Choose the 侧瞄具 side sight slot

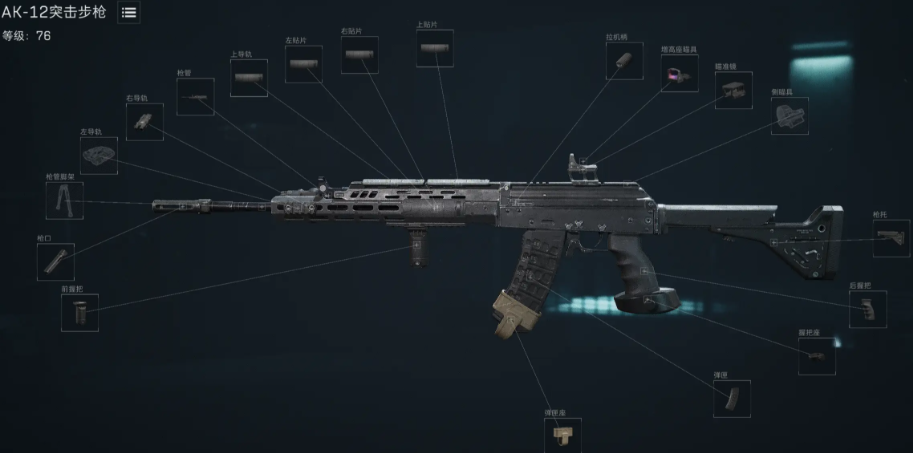[x=790, y=116]
